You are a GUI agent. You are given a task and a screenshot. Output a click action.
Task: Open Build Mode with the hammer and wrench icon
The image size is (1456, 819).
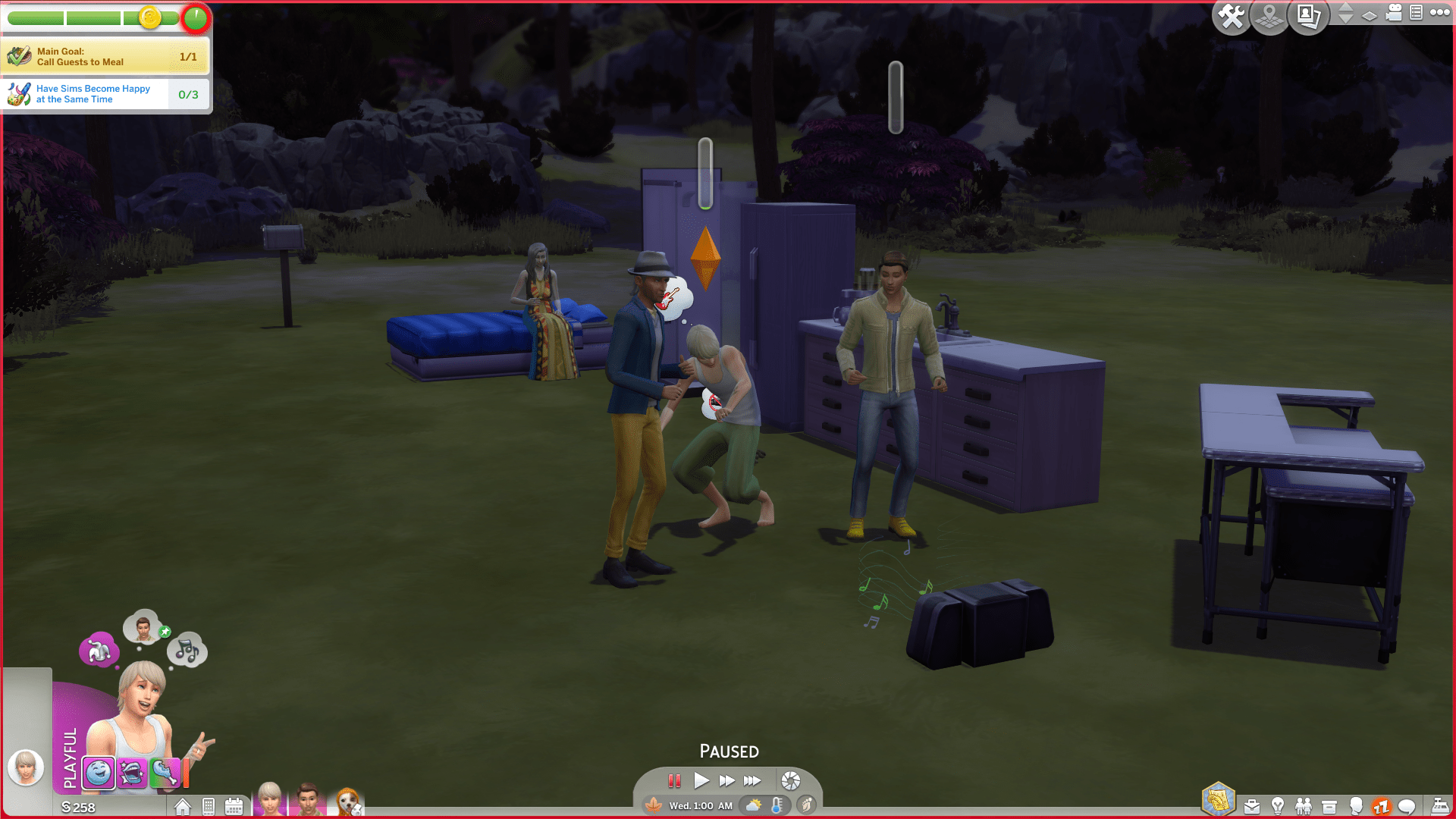click(1232, 17)
